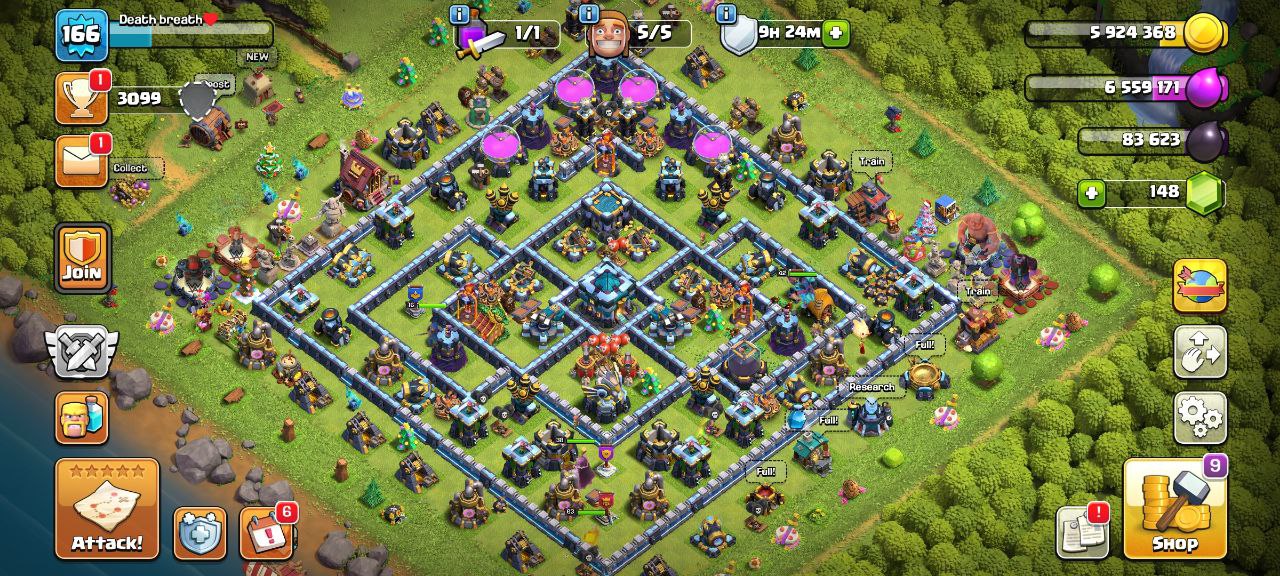Tap the trophy league button
Image resolution: width=1280 pixels, height=576 pixels.
click(81, 98)
